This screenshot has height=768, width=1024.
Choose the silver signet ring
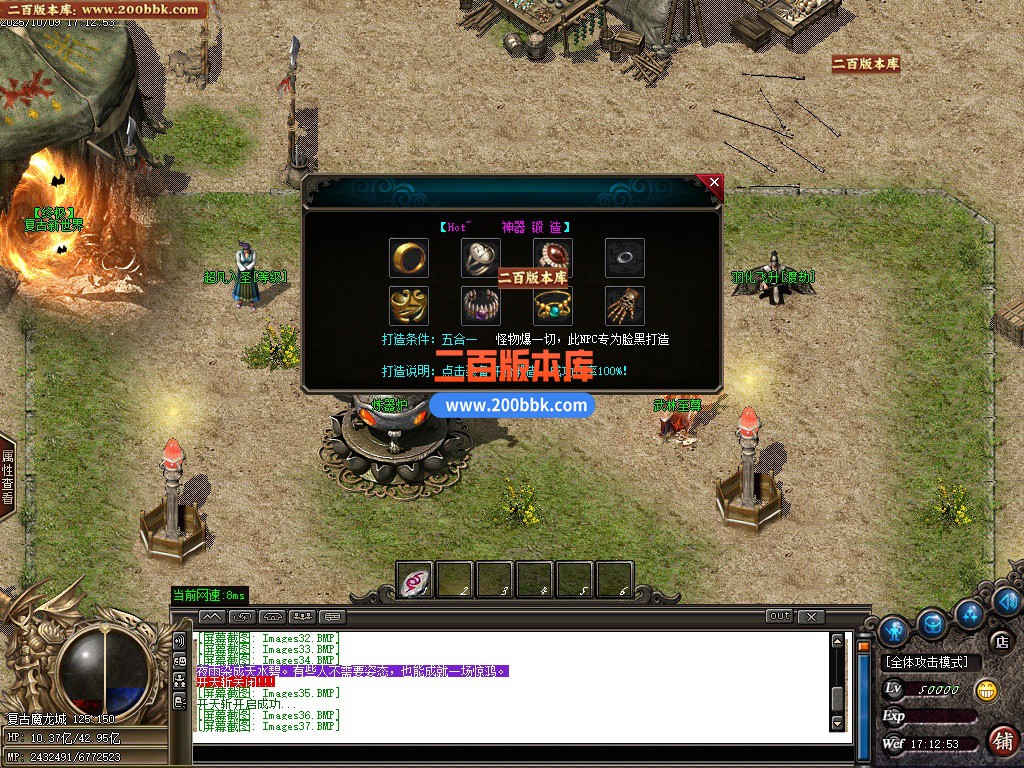click(x=481, y=258)
